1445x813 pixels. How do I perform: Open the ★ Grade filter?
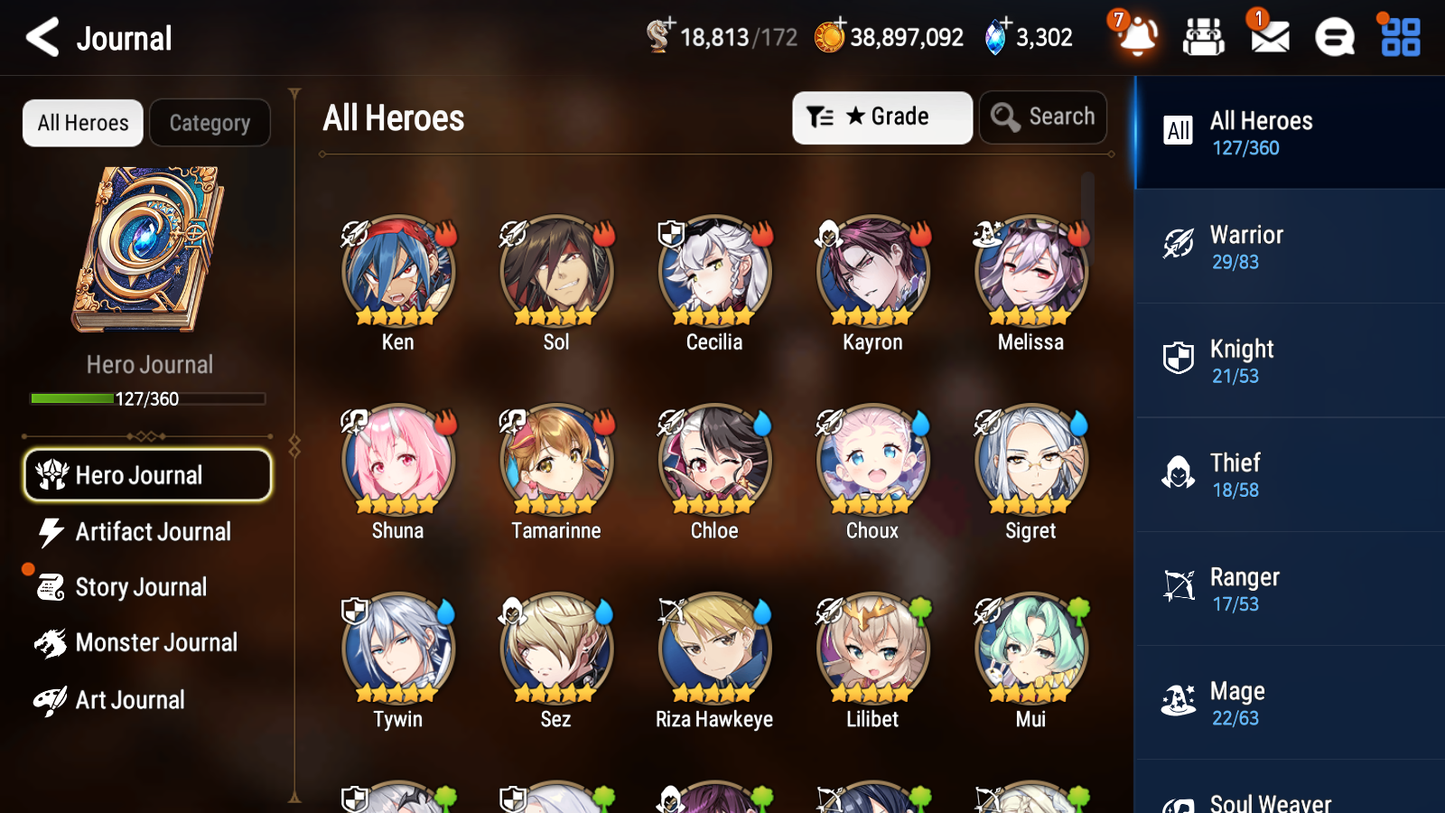(882, 117)
